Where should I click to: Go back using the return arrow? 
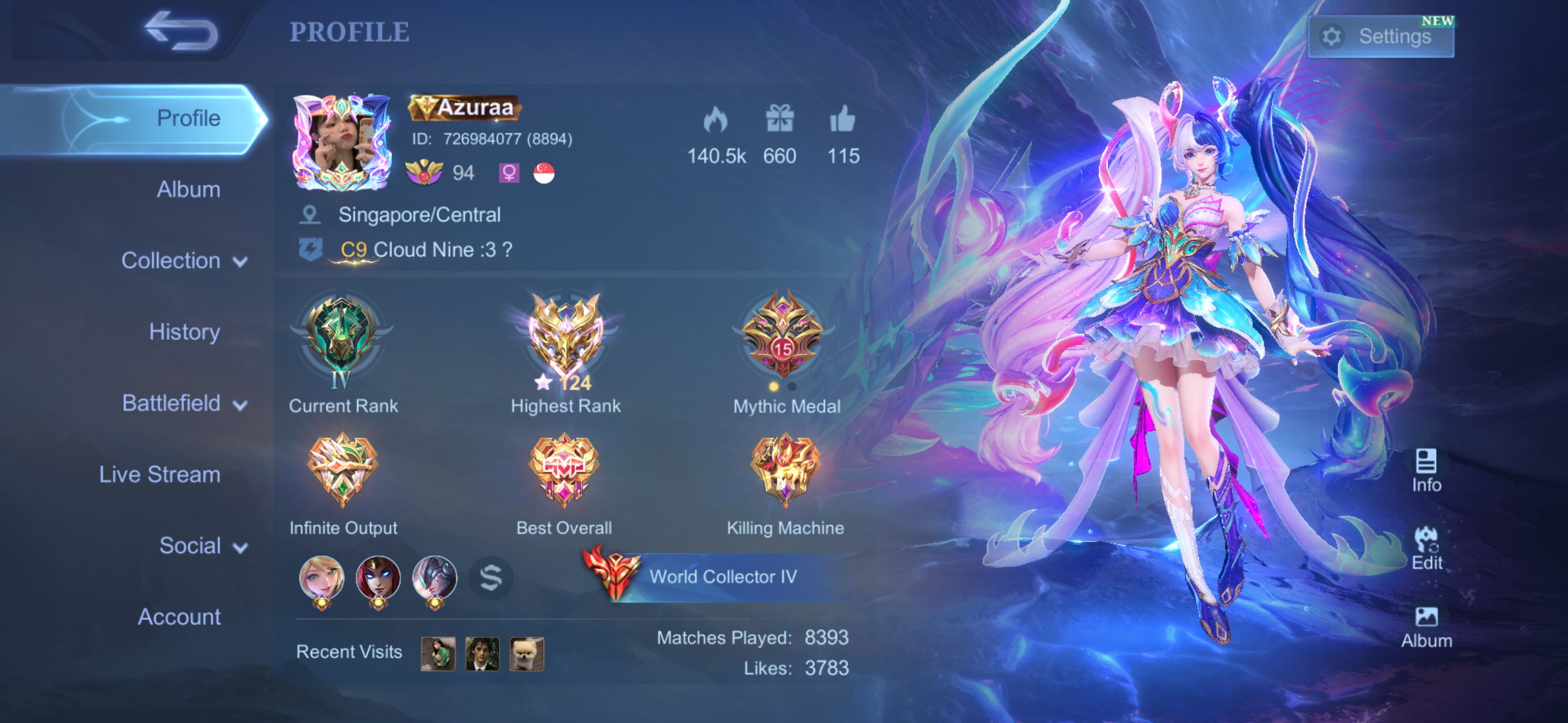point(181,30)
